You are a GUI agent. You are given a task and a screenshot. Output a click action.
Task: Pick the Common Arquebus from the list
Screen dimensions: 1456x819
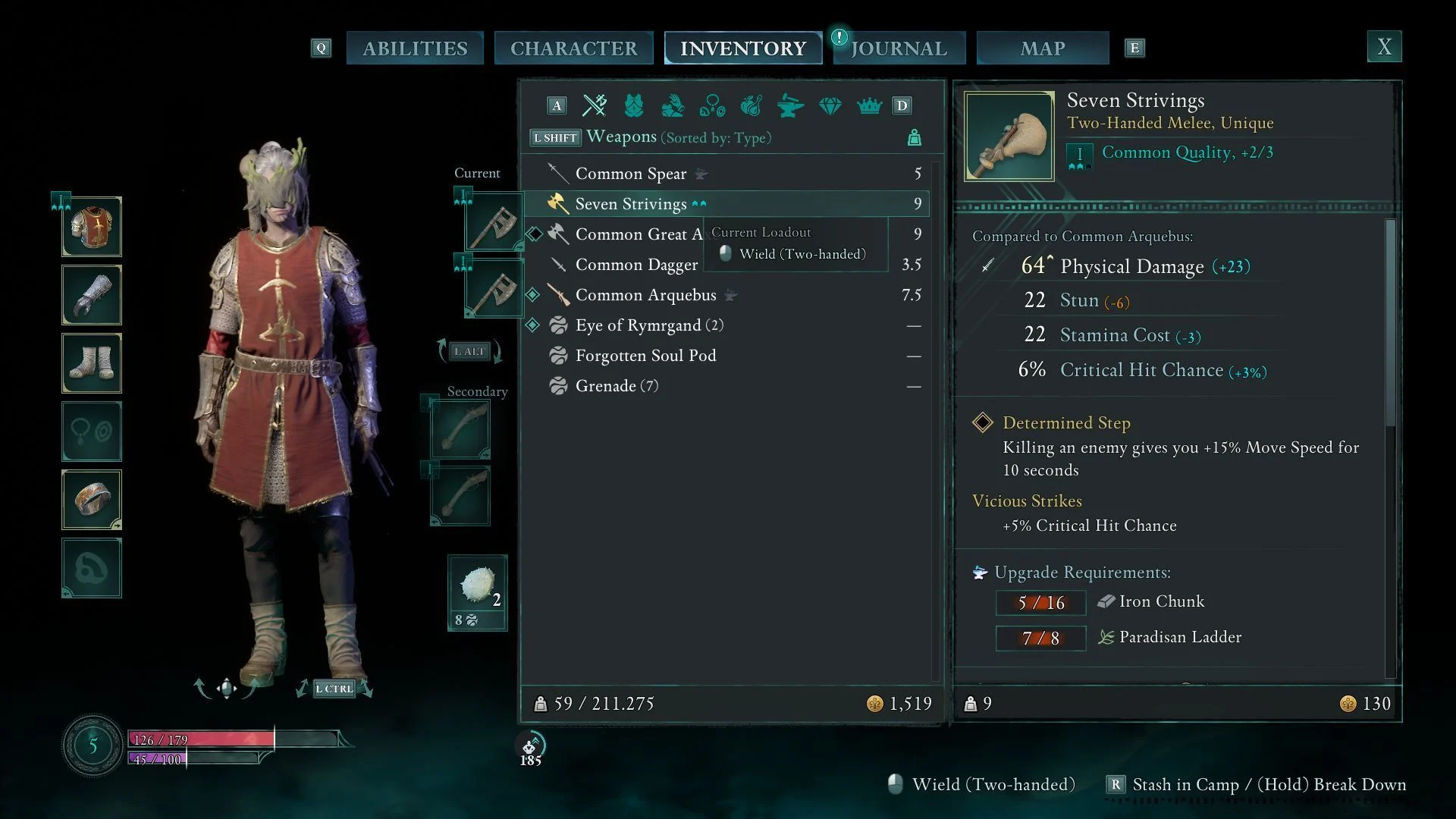coord(645,295)
